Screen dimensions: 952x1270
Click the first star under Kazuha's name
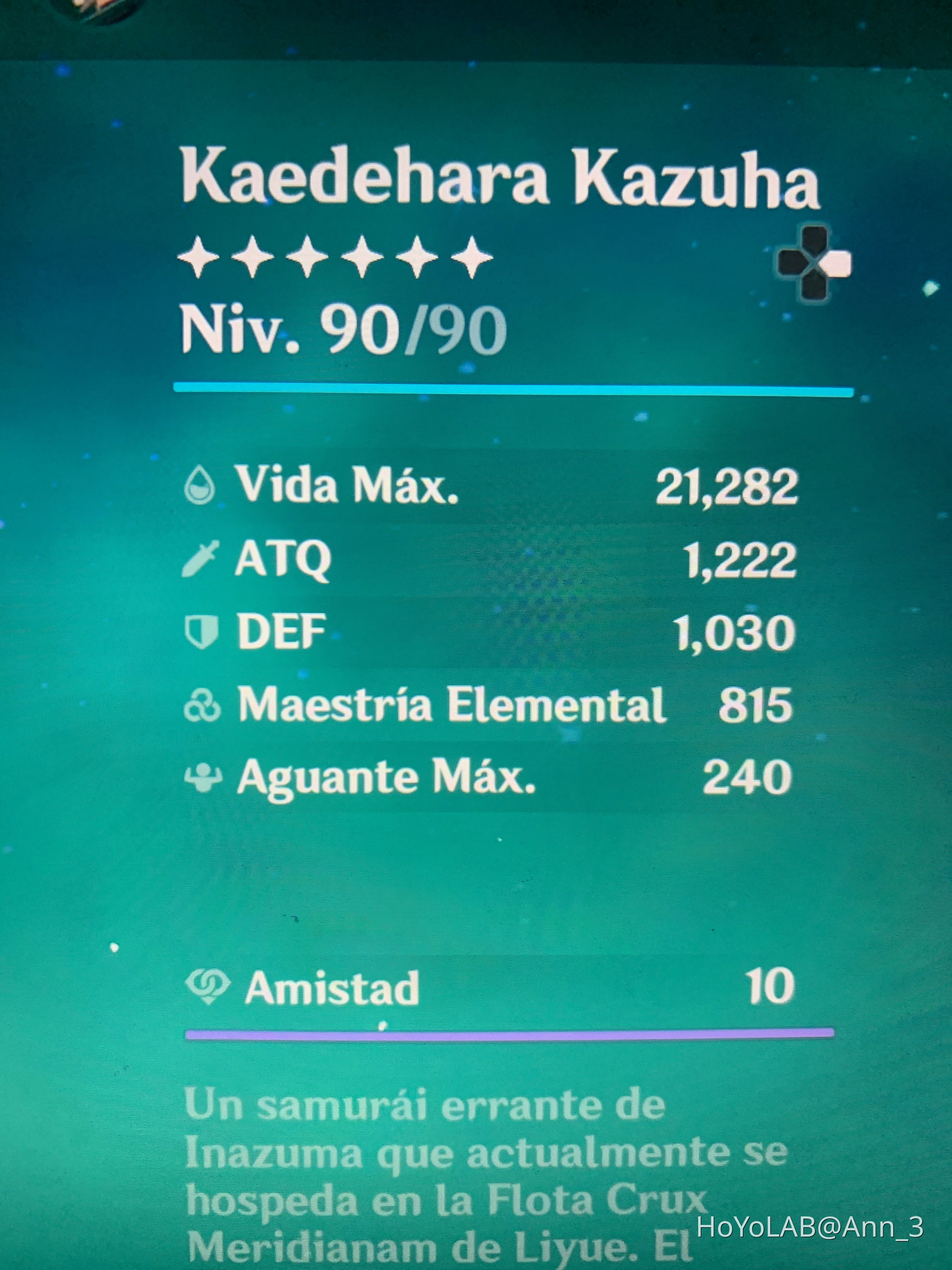(198, 258)
